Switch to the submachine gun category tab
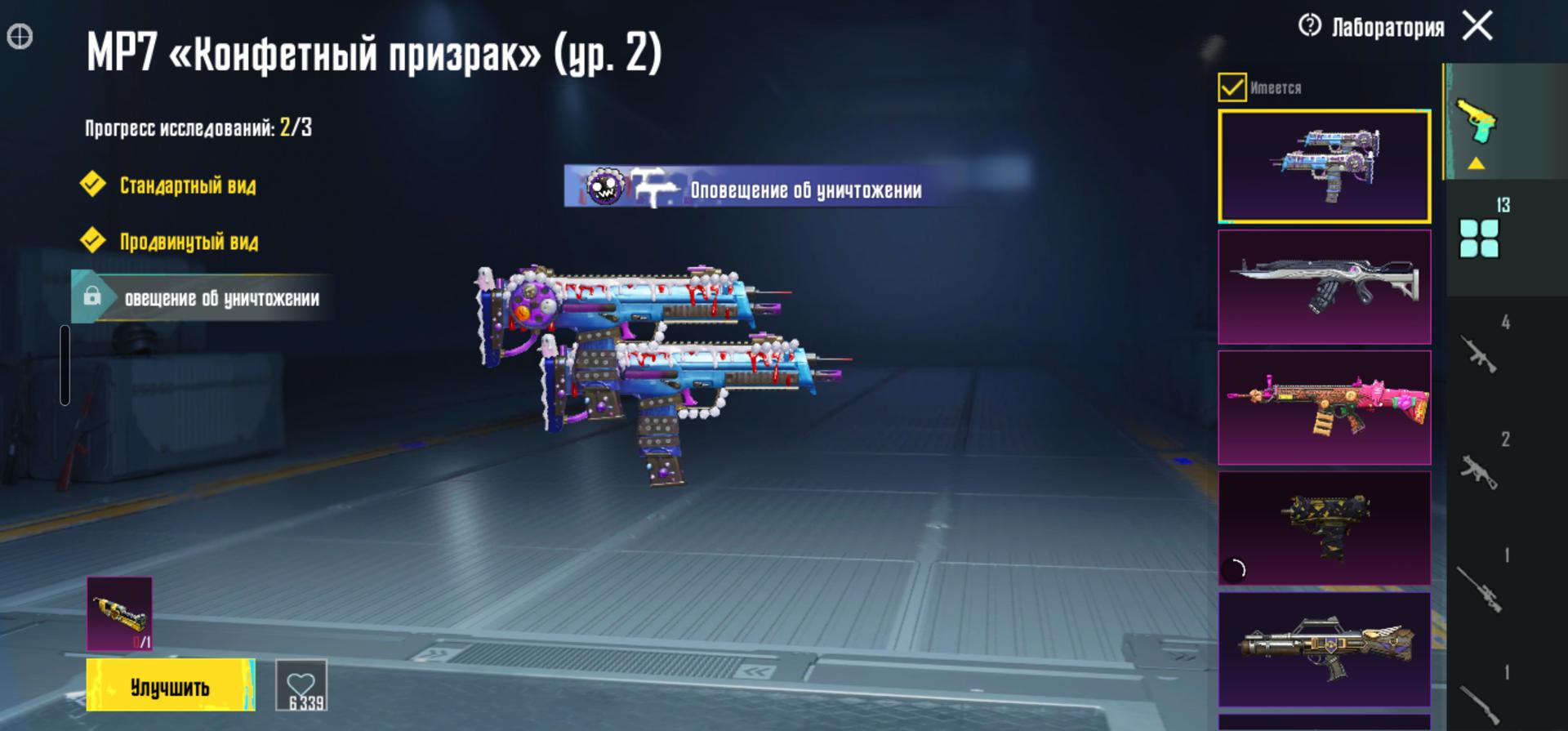Image resolution: width=1568 pixels, height=731 pixels. (1480, 470)
